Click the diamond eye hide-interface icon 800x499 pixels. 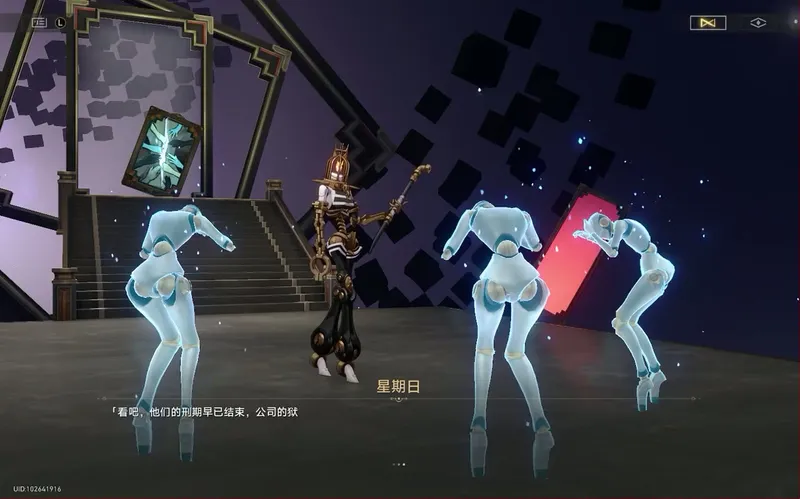[757, 23]
